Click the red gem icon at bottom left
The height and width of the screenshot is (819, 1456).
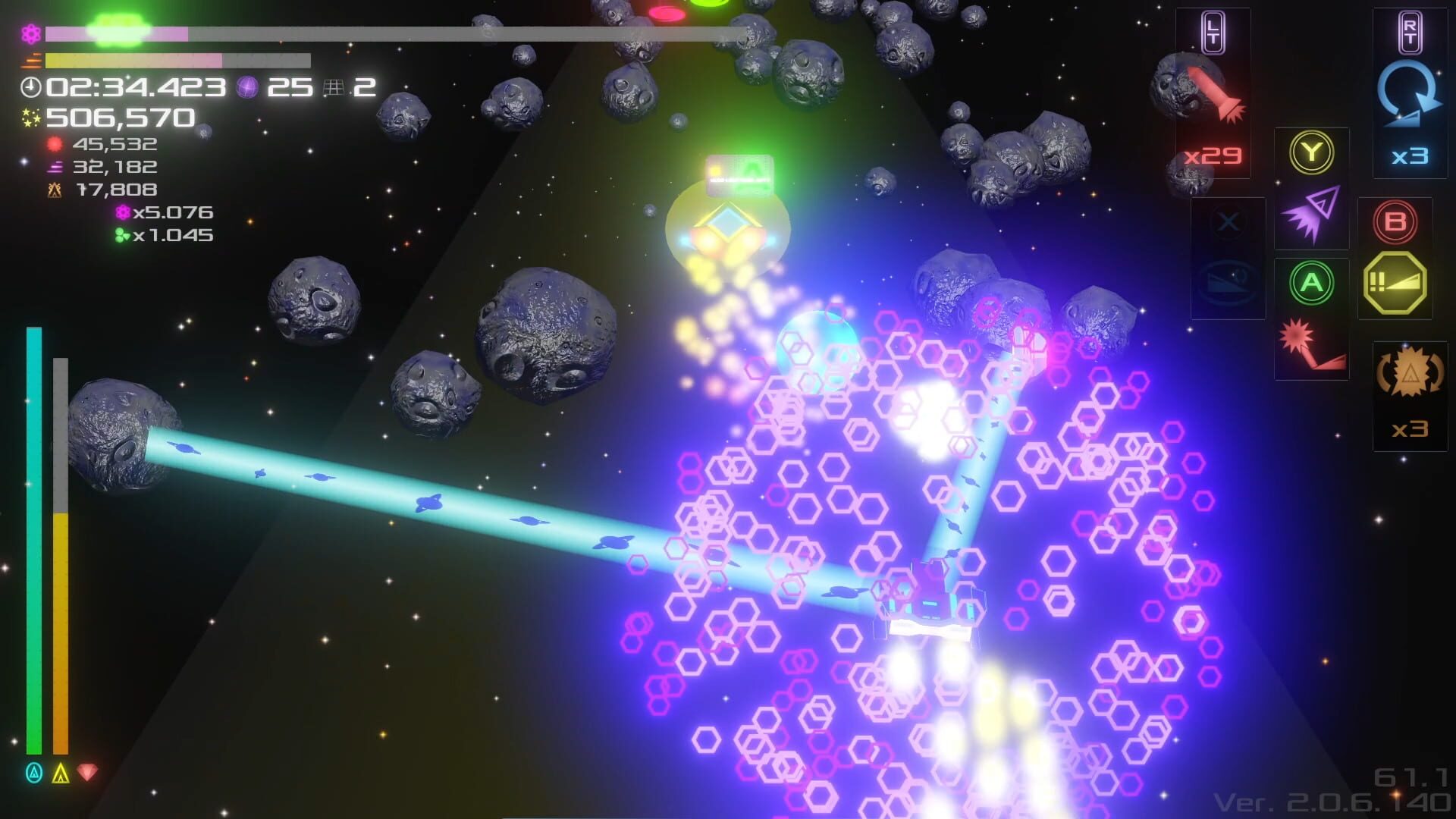tap(87, 773)
